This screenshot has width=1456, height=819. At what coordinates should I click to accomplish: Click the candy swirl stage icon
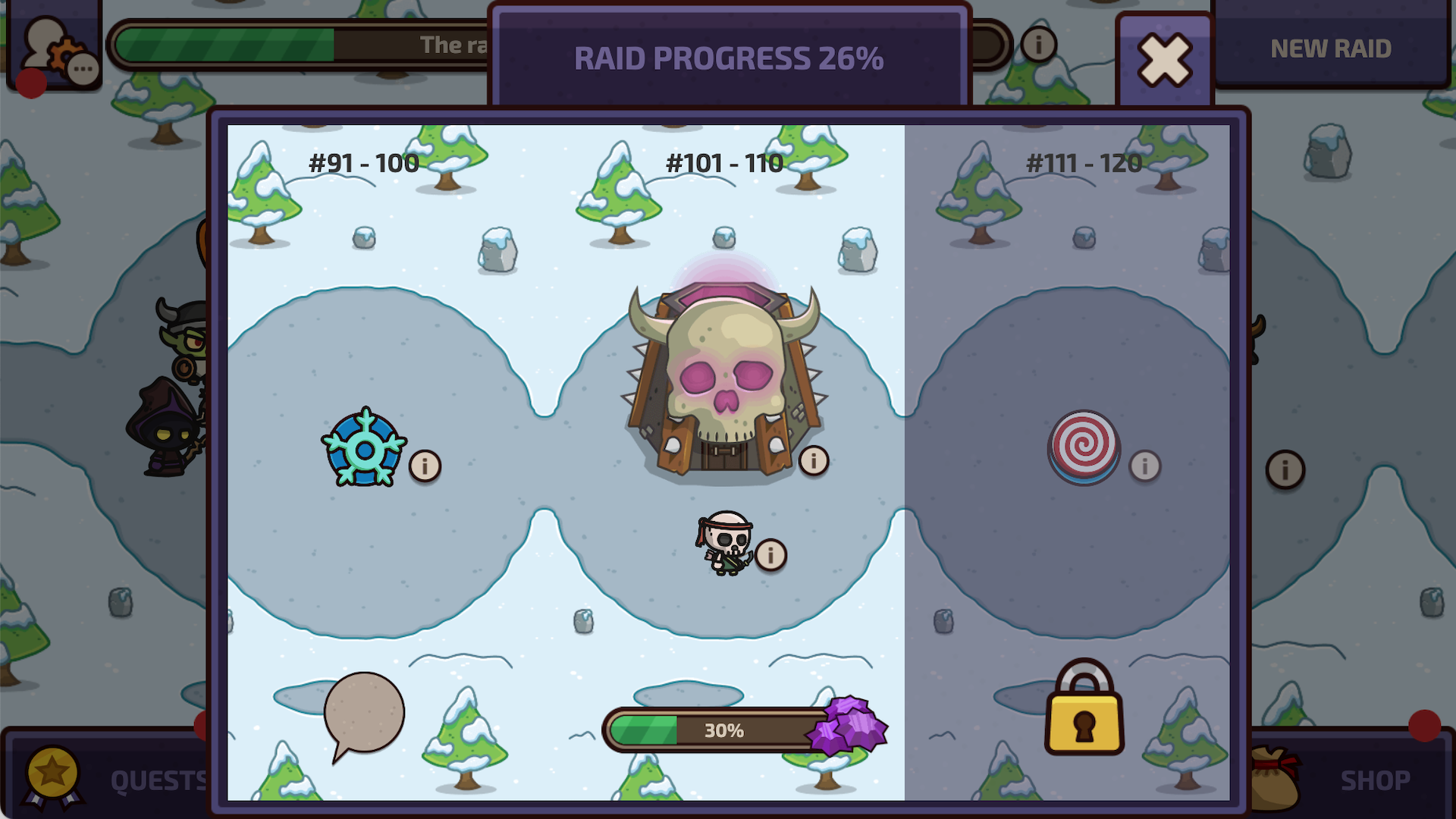point(1086,448)
